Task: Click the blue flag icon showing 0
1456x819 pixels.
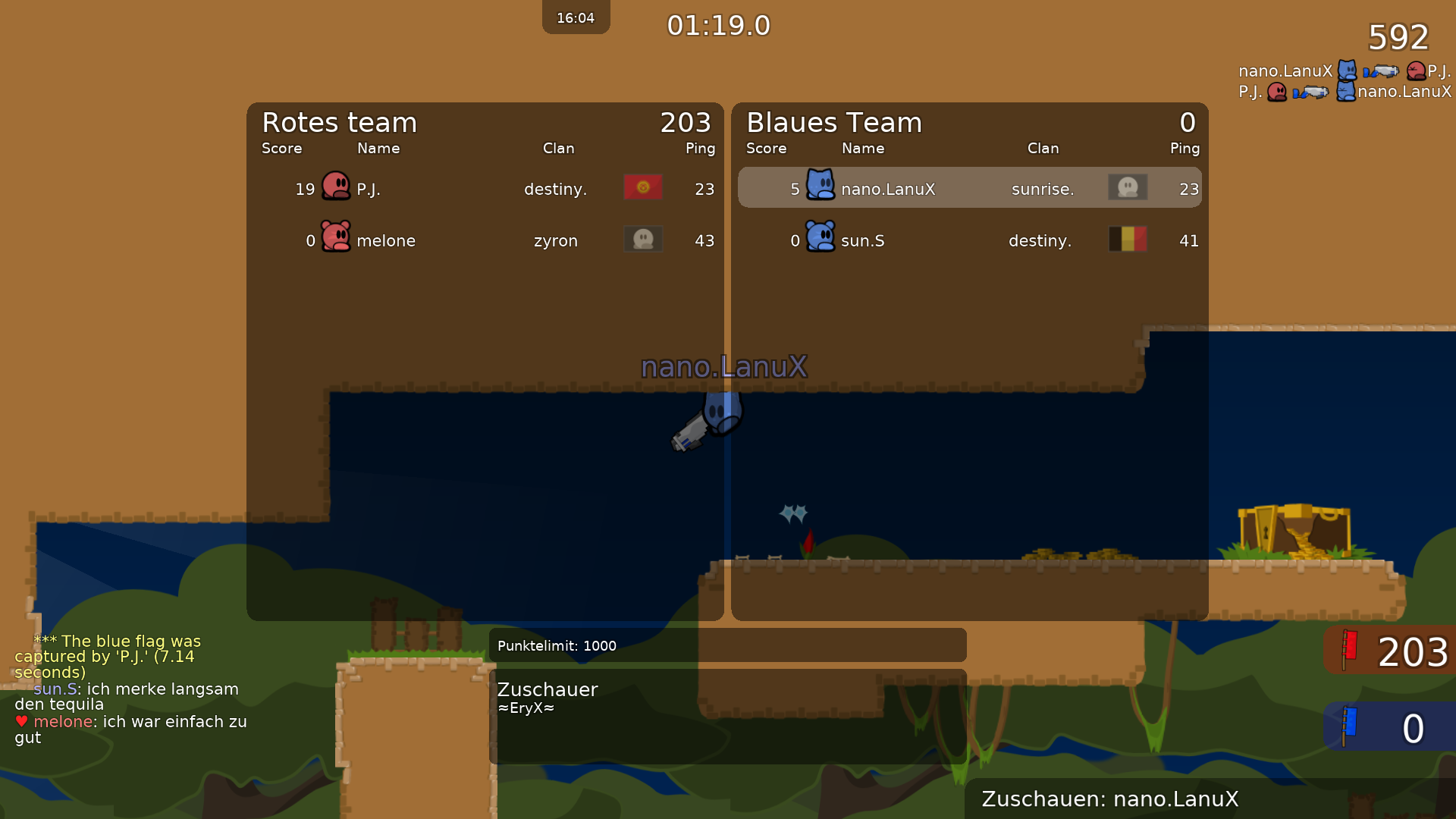Action: point(1348,726)
